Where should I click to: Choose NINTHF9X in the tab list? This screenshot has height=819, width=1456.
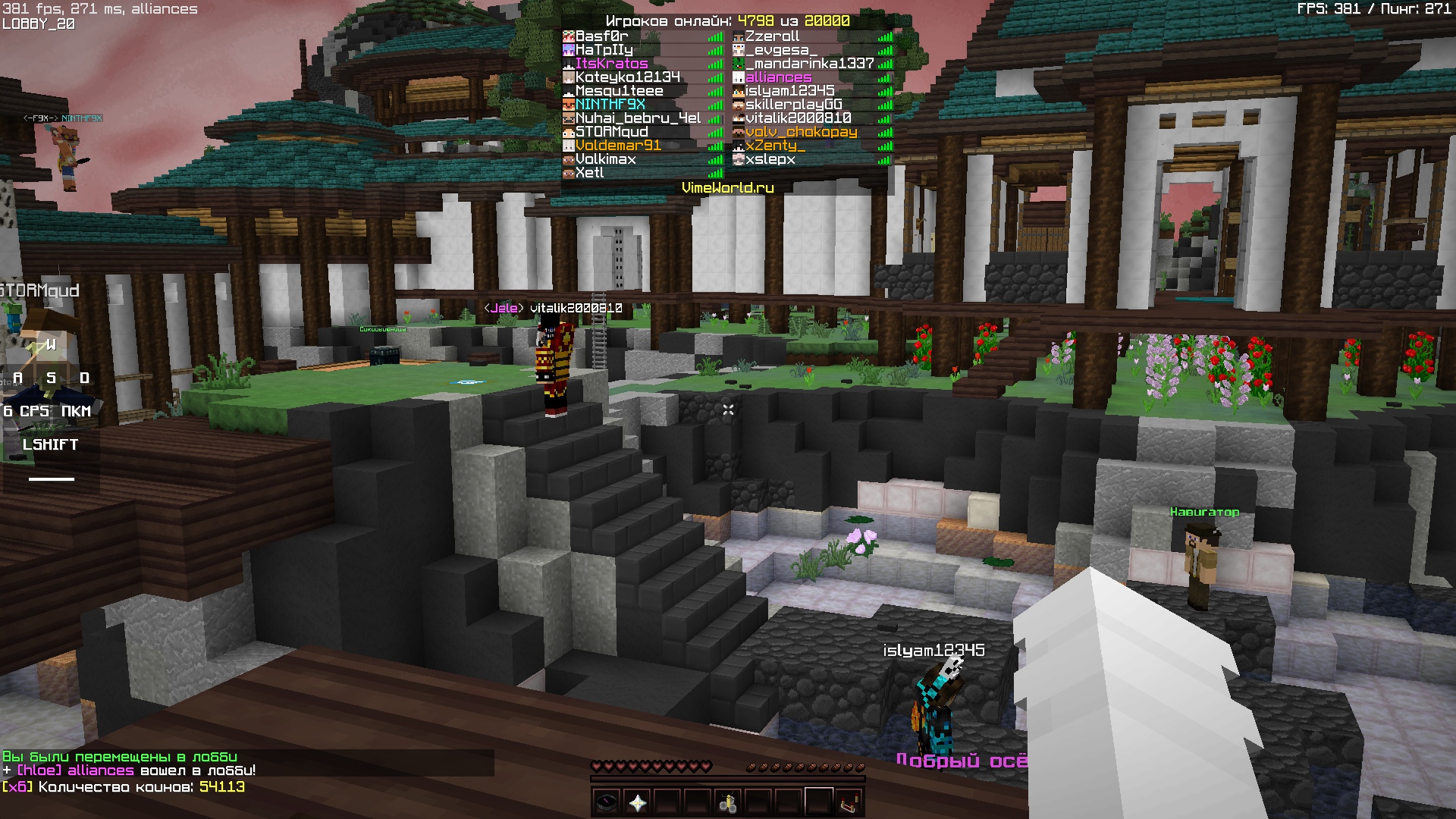coord(610,105)
